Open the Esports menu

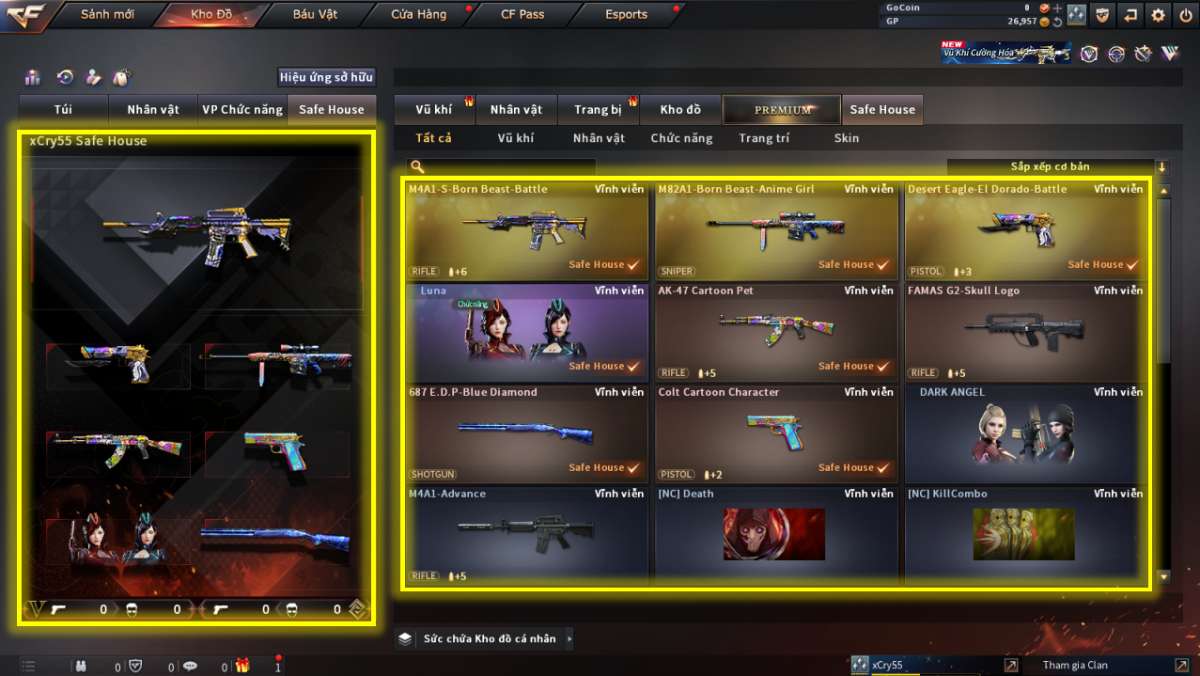point(626,15)
